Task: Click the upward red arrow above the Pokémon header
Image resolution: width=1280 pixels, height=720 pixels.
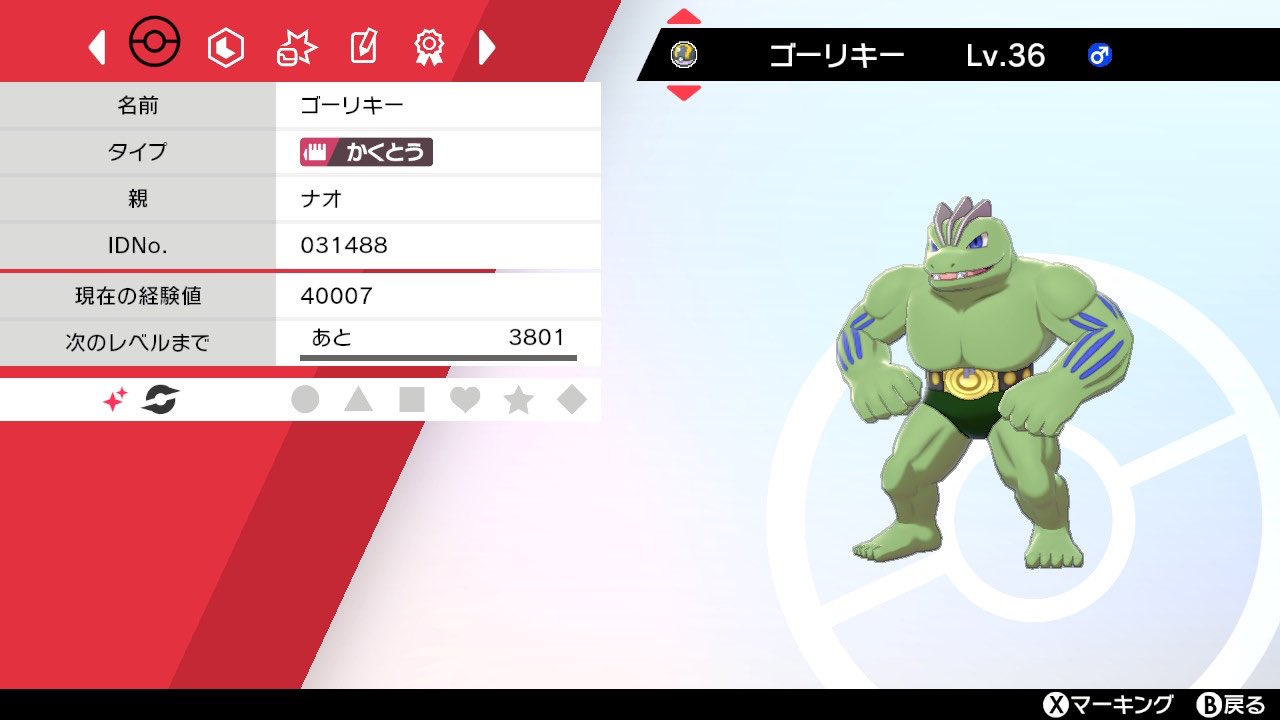Action: 684,14
